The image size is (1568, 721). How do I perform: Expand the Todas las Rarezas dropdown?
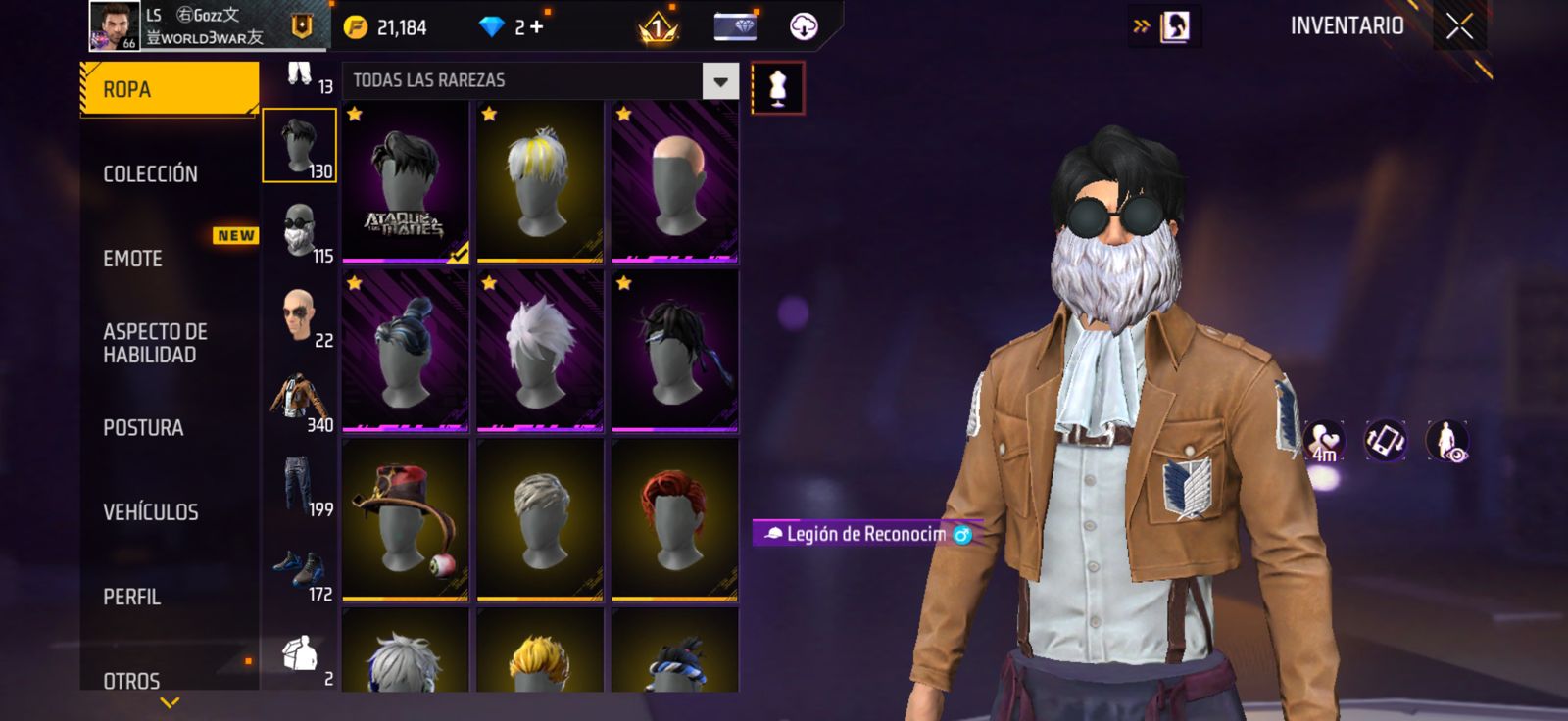(720, 81)
